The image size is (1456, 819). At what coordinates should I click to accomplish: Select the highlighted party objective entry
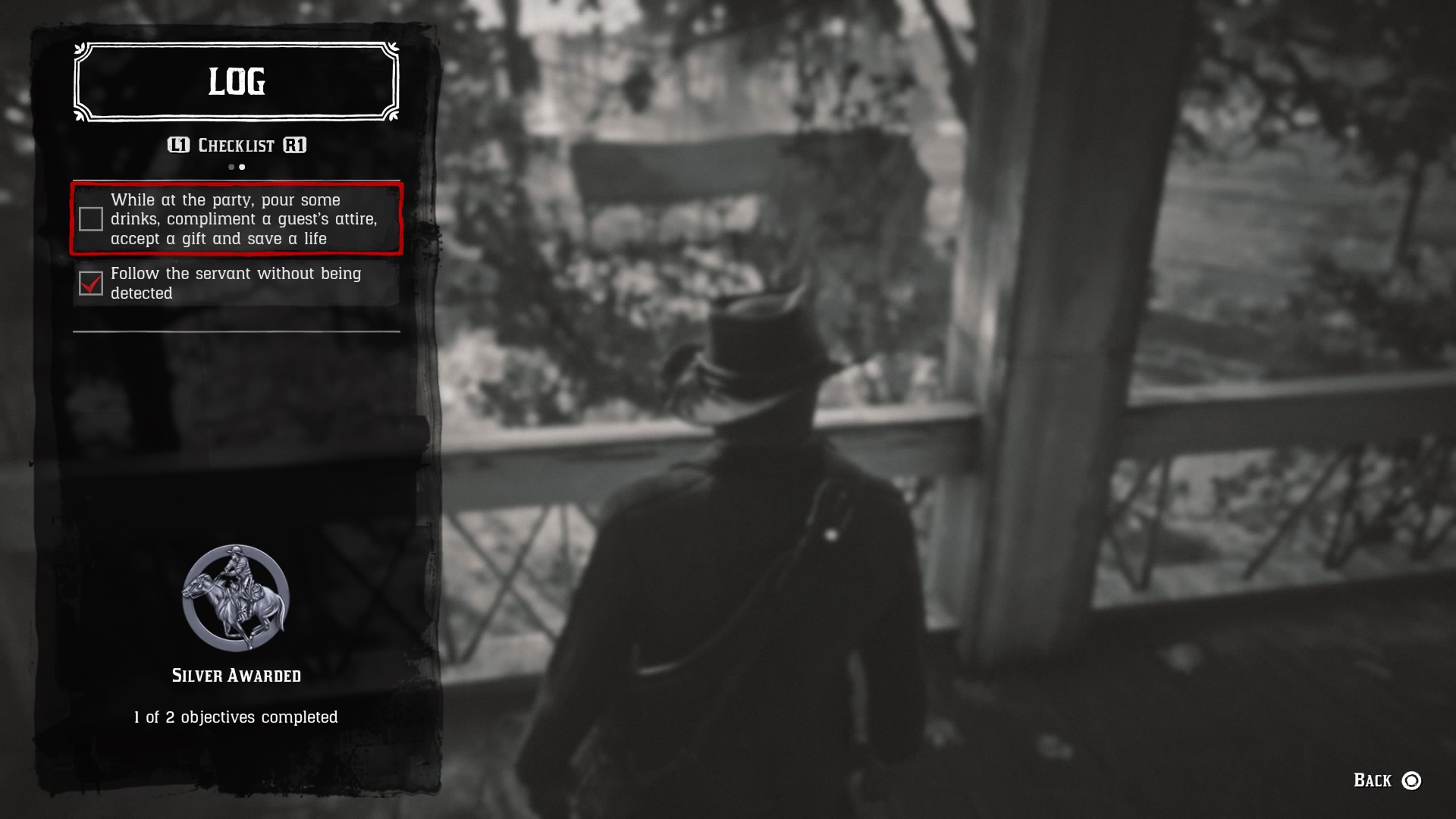tap(236, 219)
